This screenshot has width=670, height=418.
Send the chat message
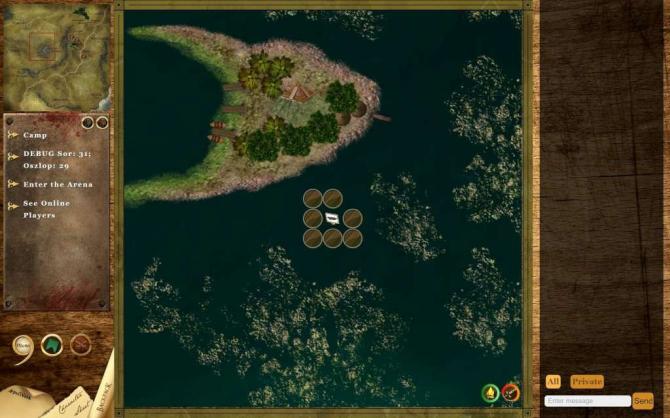coord(643,400)
